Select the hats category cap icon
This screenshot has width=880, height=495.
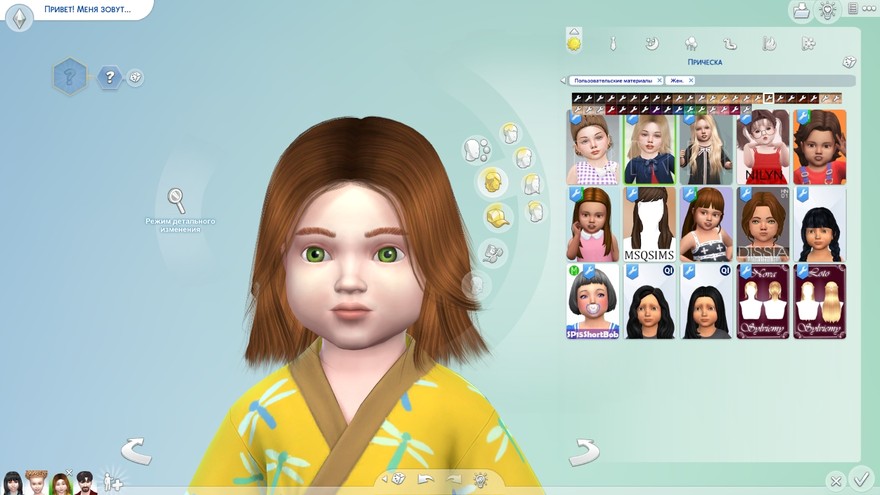(x=496, y=216)
